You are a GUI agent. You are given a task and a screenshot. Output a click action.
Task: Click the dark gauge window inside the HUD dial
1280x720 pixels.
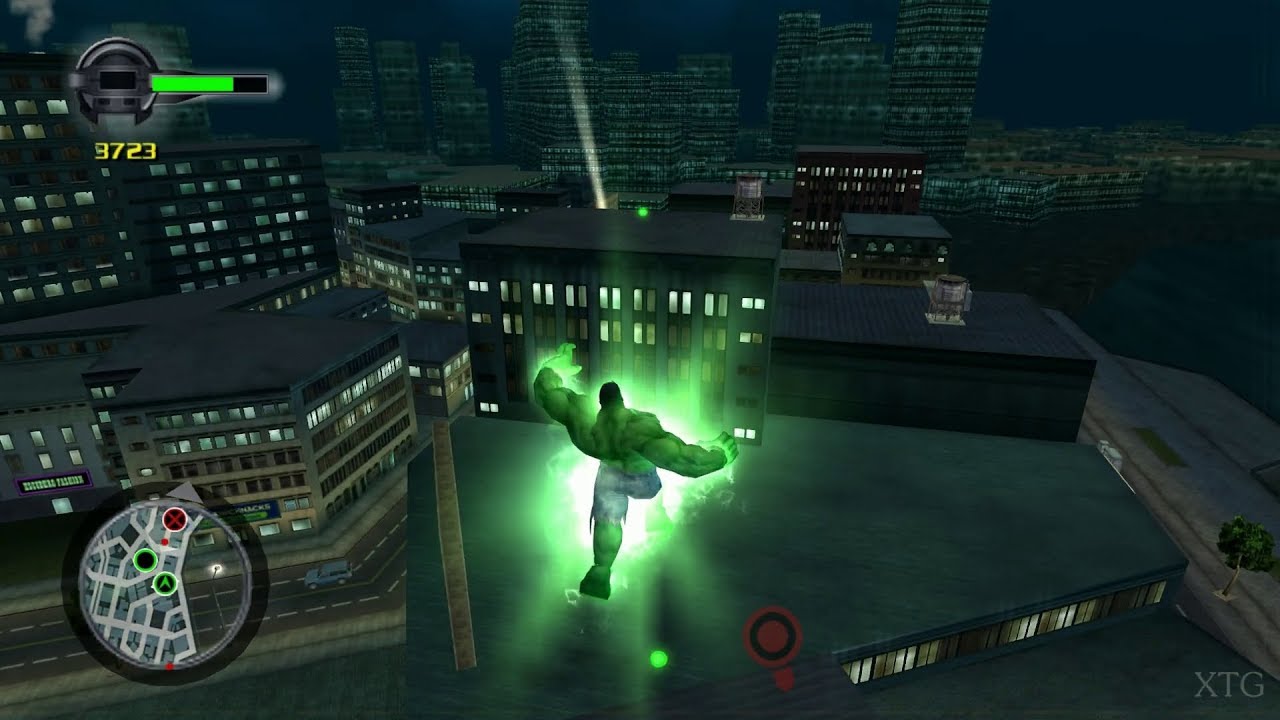pyautogui.click(x=117, y=81)
